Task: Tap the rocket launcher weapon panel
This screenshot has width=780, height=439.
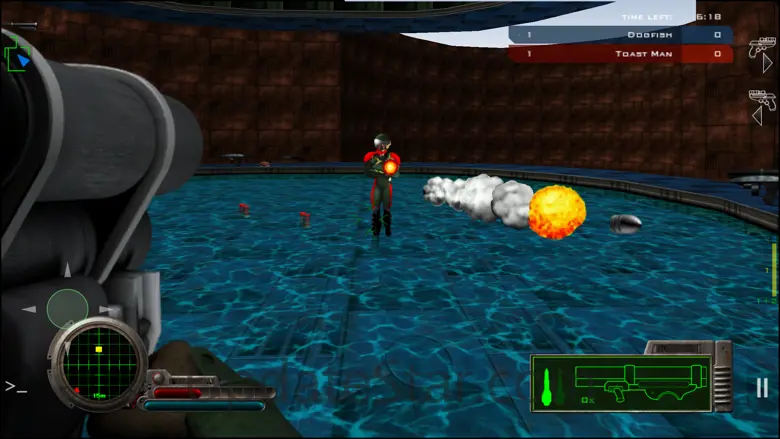Action: click(x=620, y=383)
